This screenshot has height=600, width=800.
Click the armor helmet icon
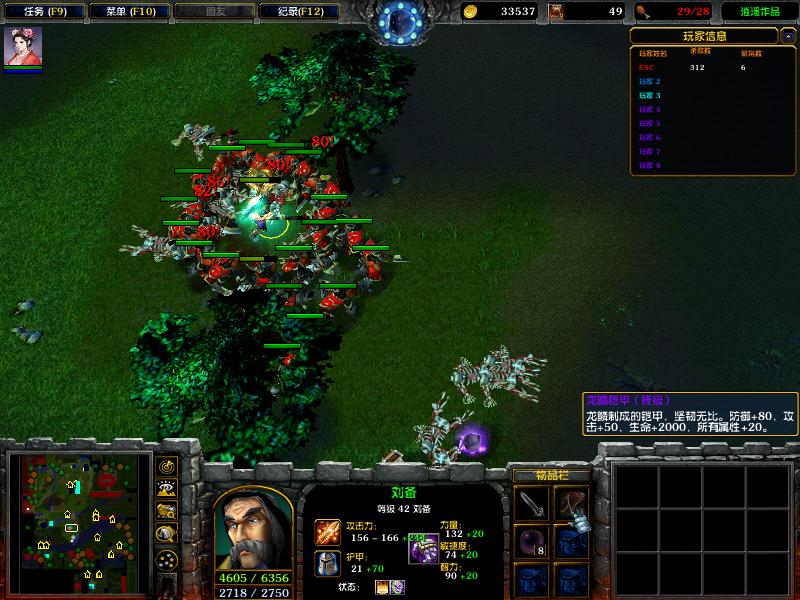tap(329, 563)
